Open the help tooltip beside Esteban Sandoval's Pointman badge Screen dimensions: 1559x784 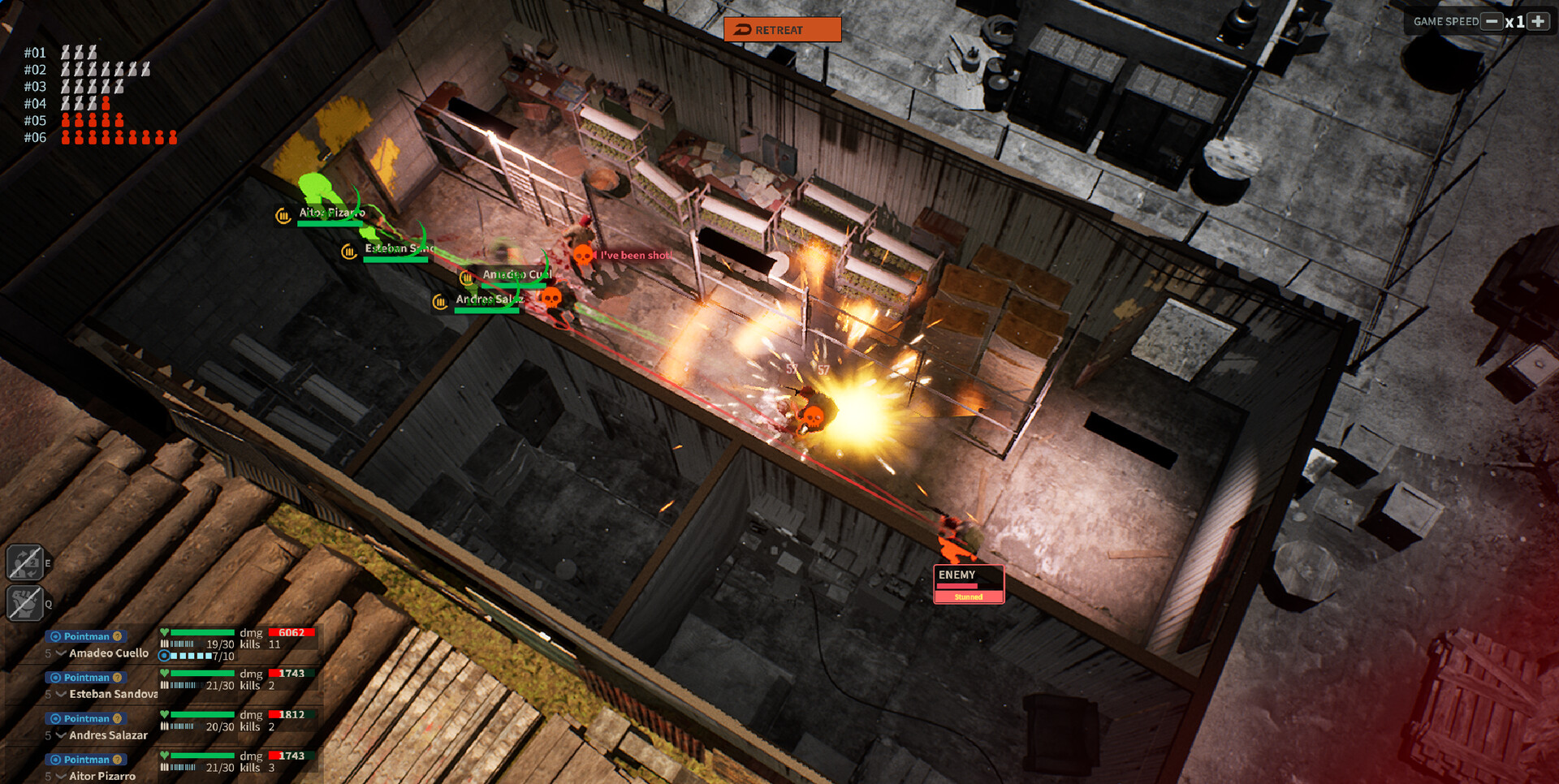pos(117,677)
